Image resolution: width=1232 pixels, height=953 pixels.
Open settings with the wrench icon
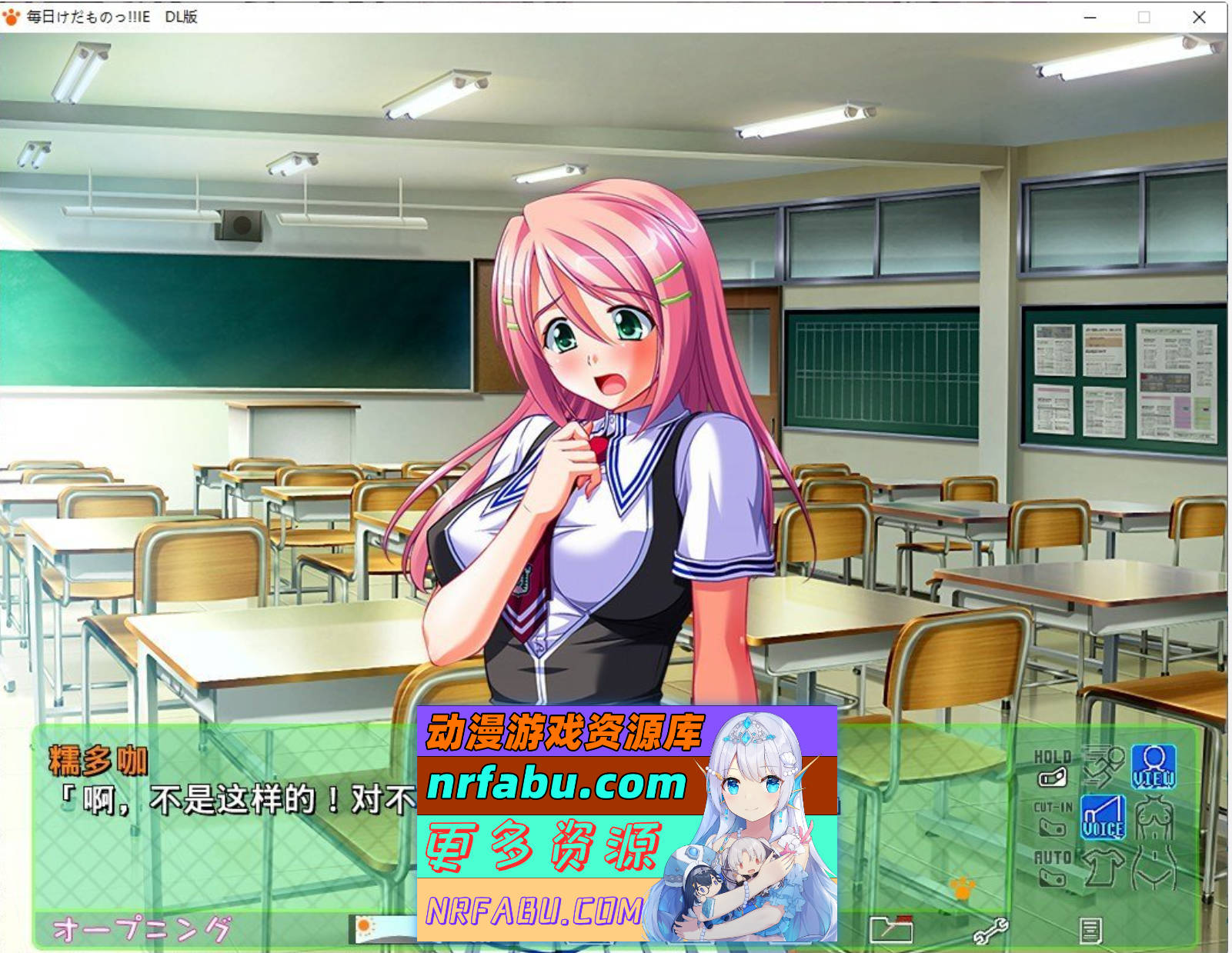(991, 930)
